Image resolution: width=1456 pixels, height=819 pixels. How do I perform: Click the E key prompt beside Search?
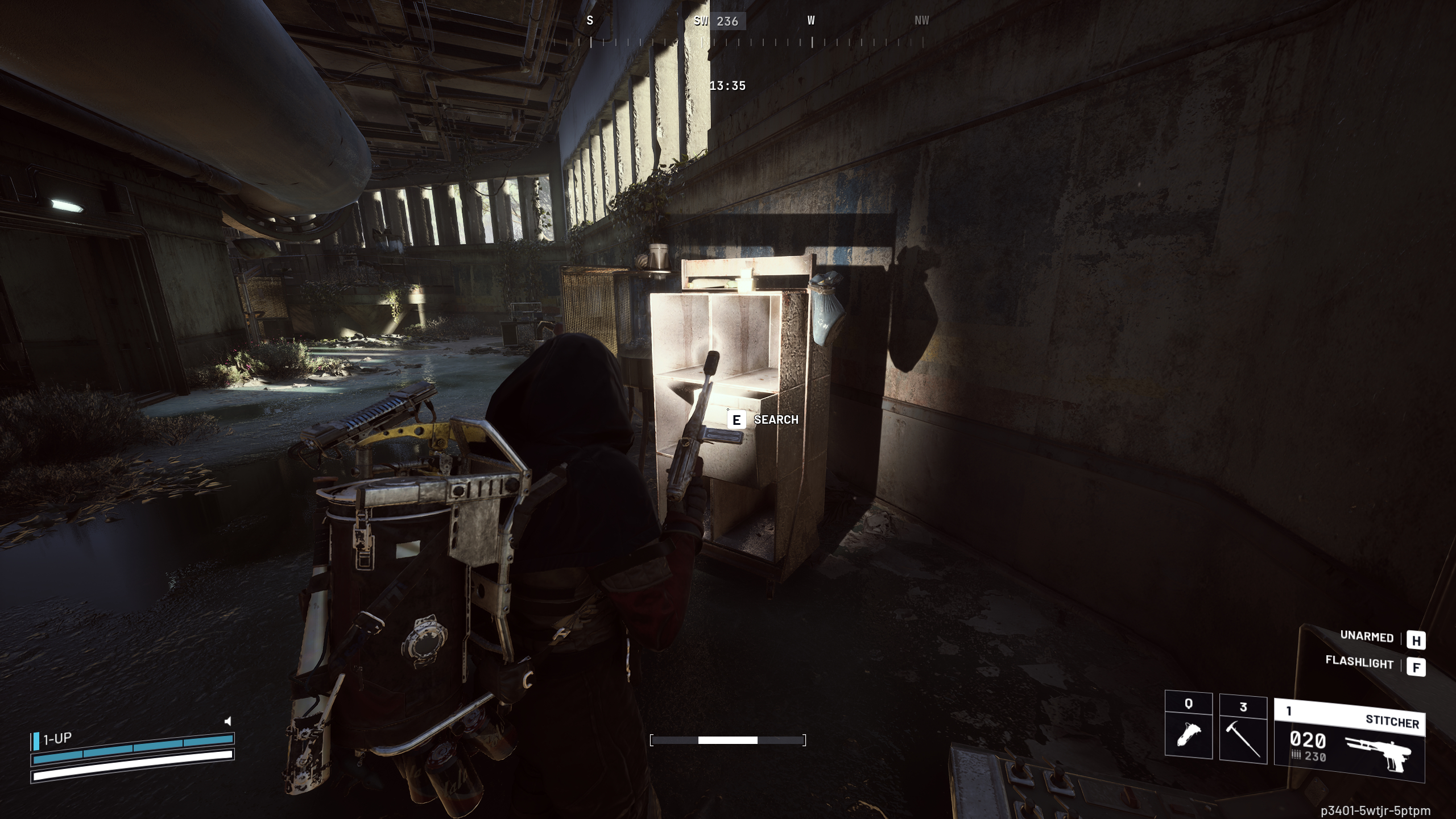pos(736,420)
